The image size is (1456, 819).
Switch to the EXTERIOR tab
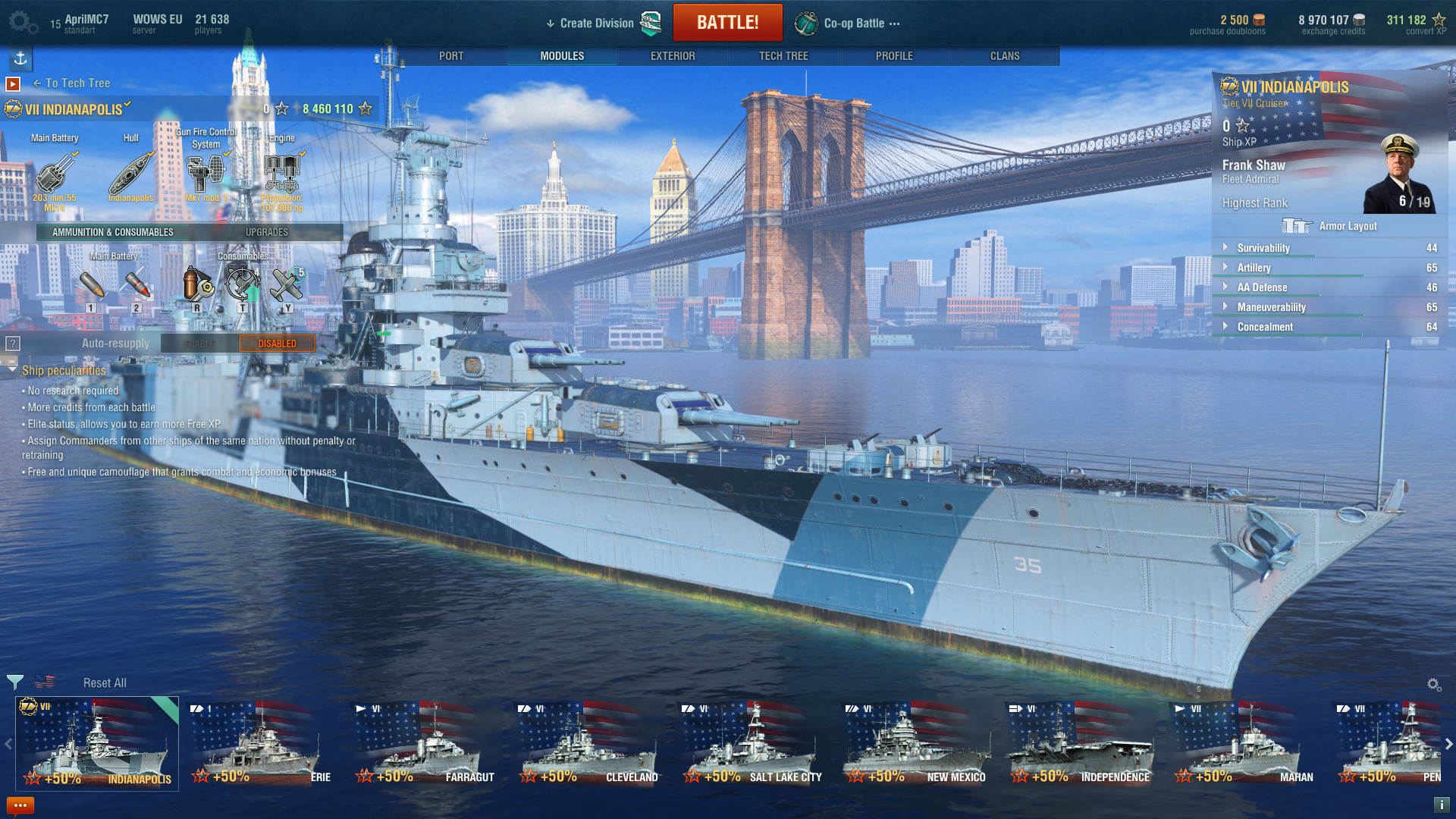(x=674, y=55)
